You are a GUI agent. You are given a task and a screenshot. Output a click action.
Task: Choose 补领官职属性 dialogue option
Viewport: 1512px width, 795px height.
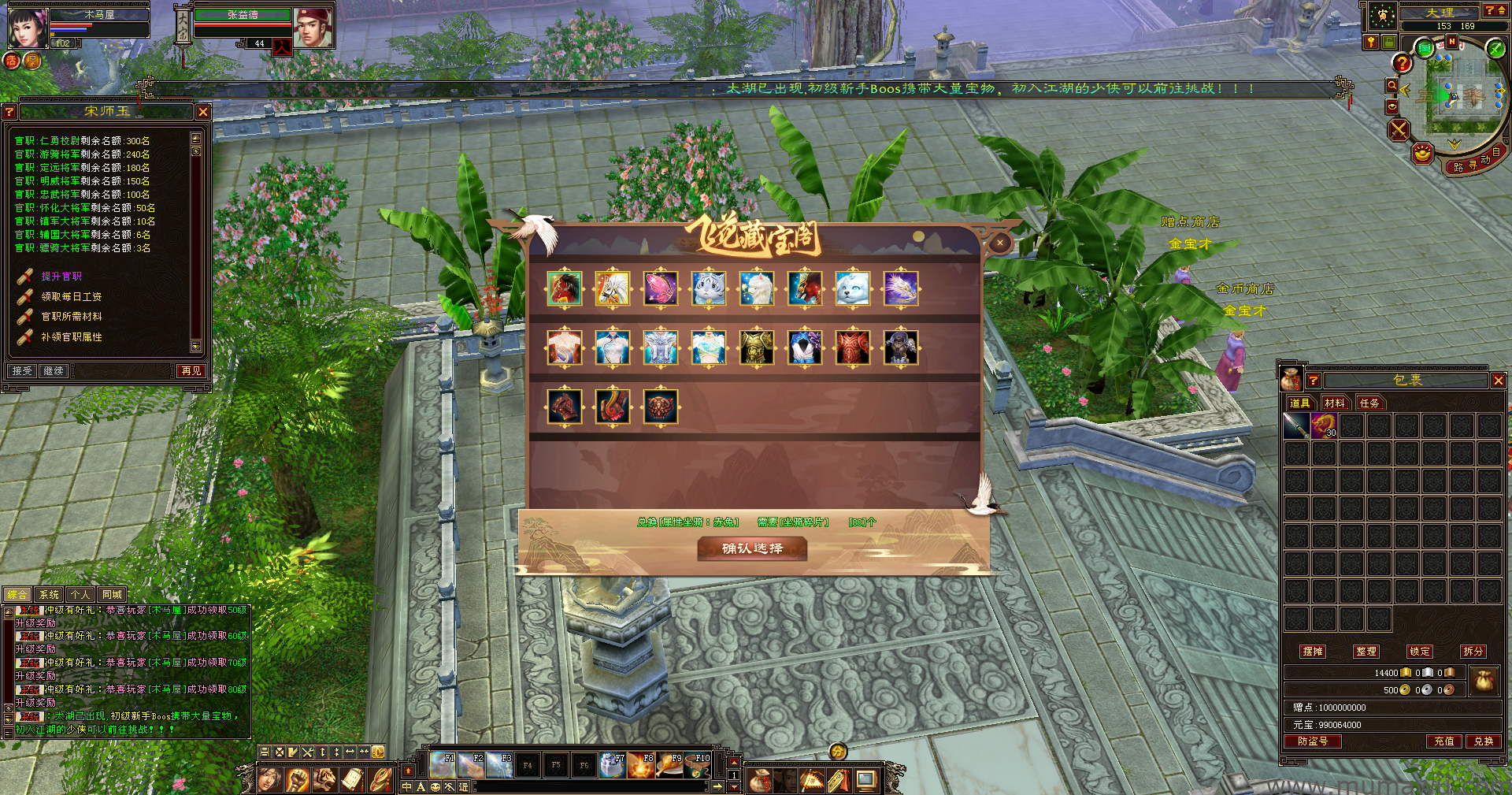(71, 337)
